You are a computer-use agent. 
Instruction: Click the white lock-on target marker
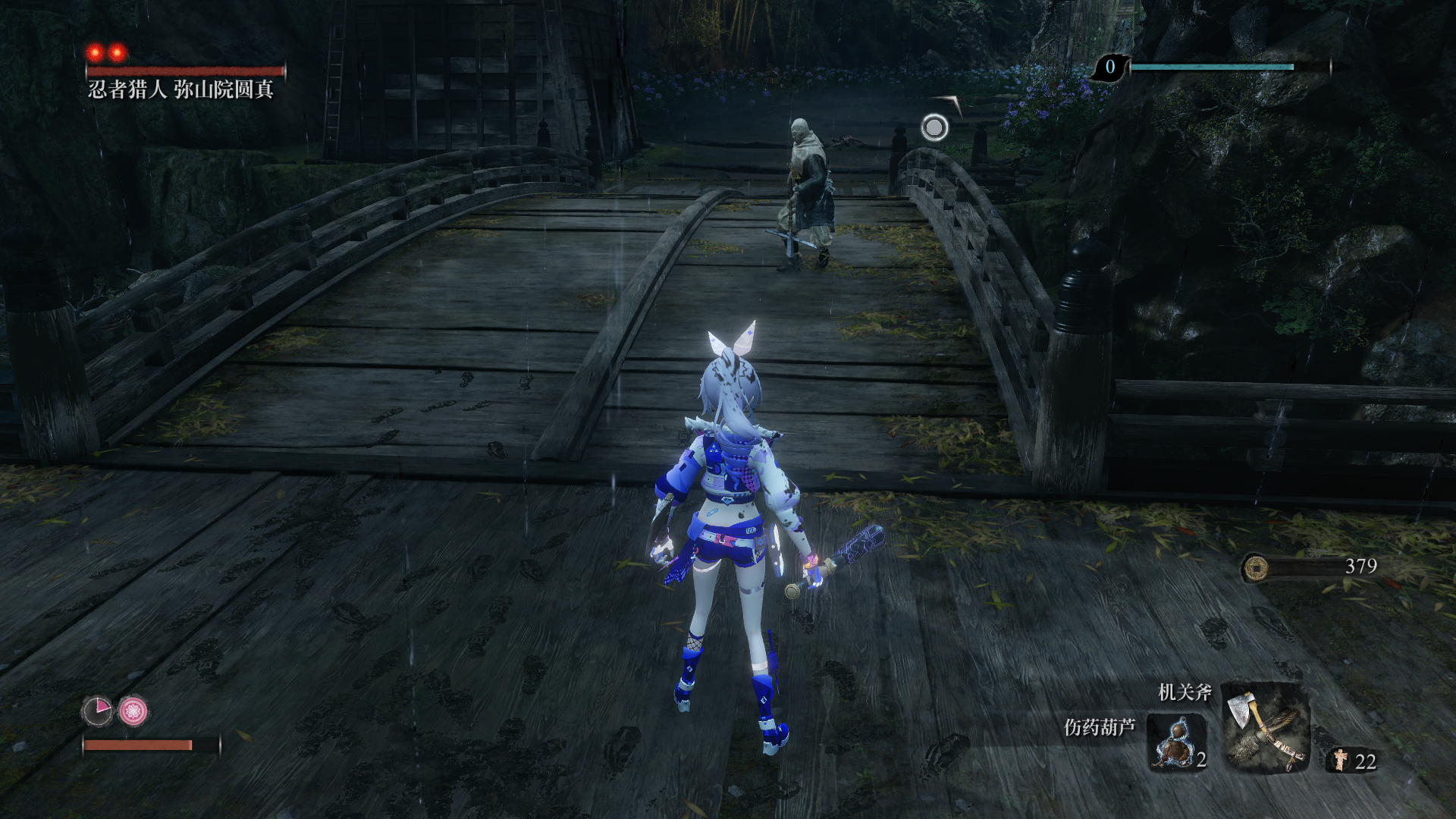point(934,127)
